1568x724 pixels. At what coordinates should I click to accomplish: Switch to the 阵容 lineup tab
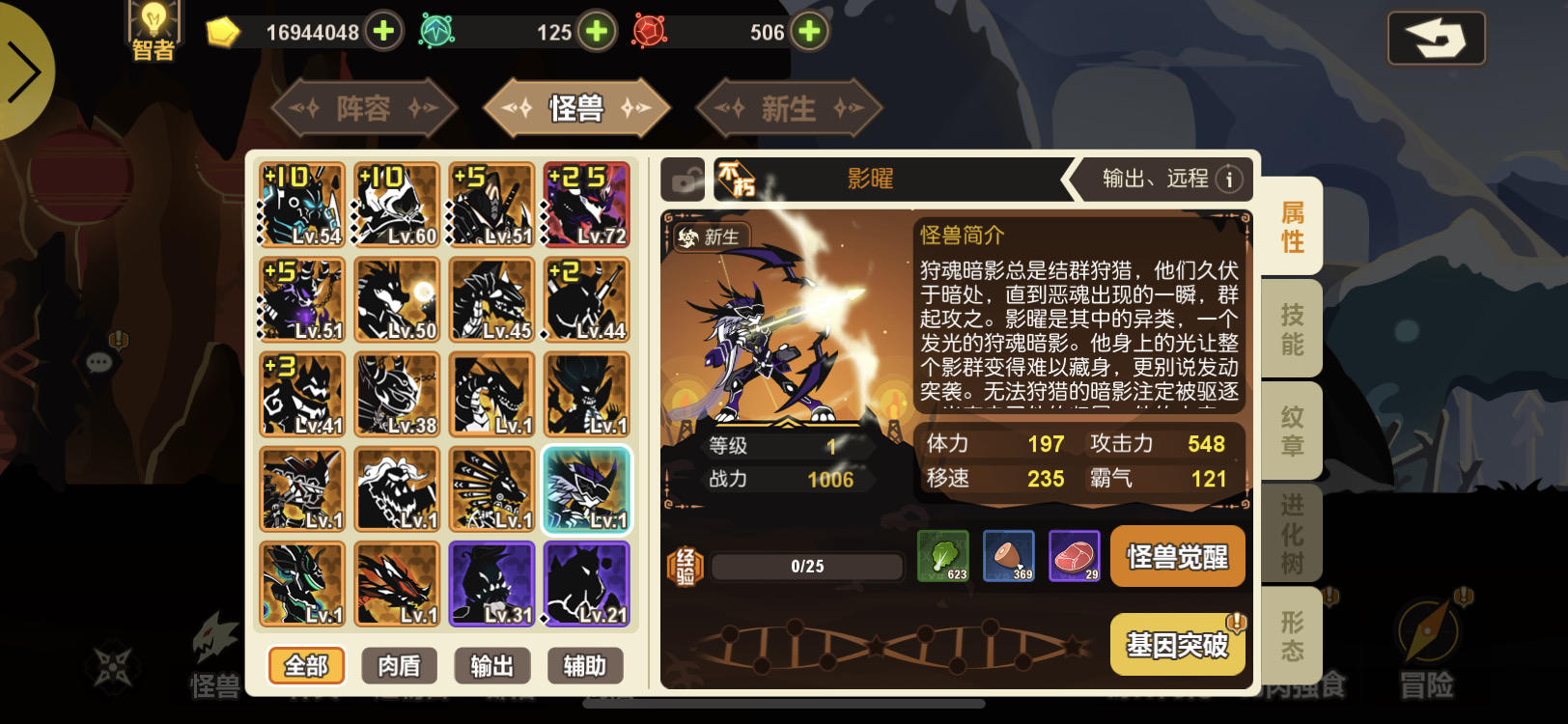pos(365,107)
